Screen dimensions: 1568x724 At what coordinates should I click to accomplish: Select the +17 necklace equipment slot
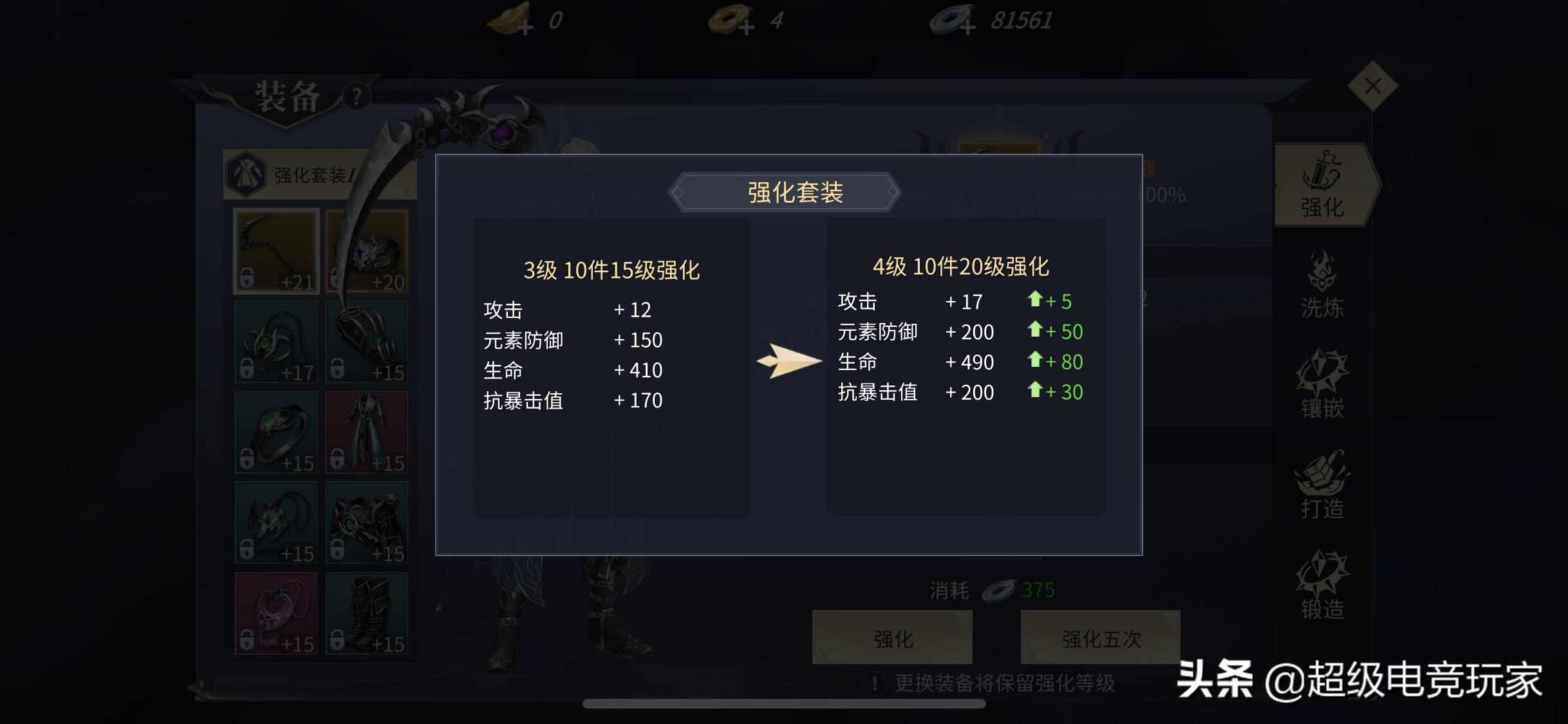pyautogui.click(x=275, y=341)
